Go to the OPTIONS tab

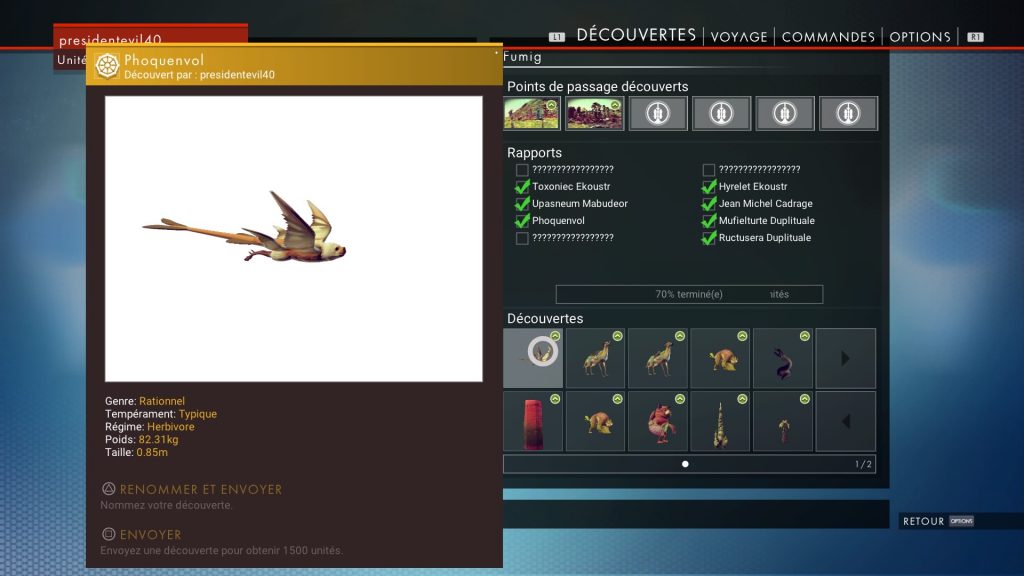pyautogui.click(x=919, y=37)
